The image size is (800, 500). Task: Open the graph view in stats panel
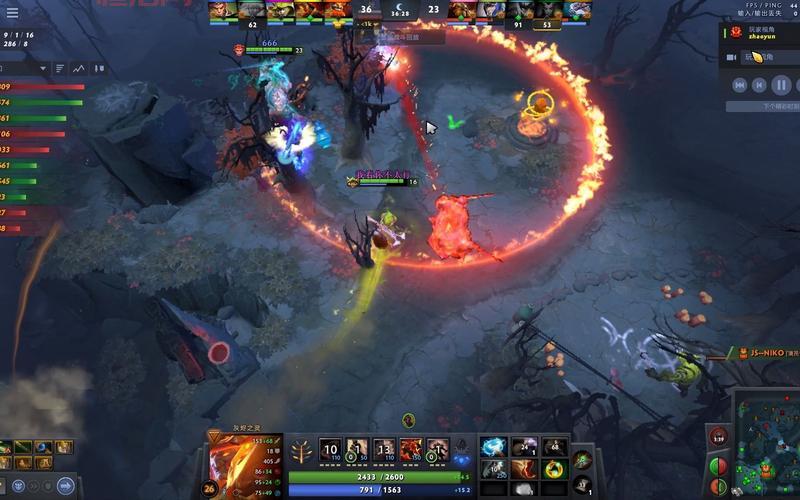[x=100, y=68]
